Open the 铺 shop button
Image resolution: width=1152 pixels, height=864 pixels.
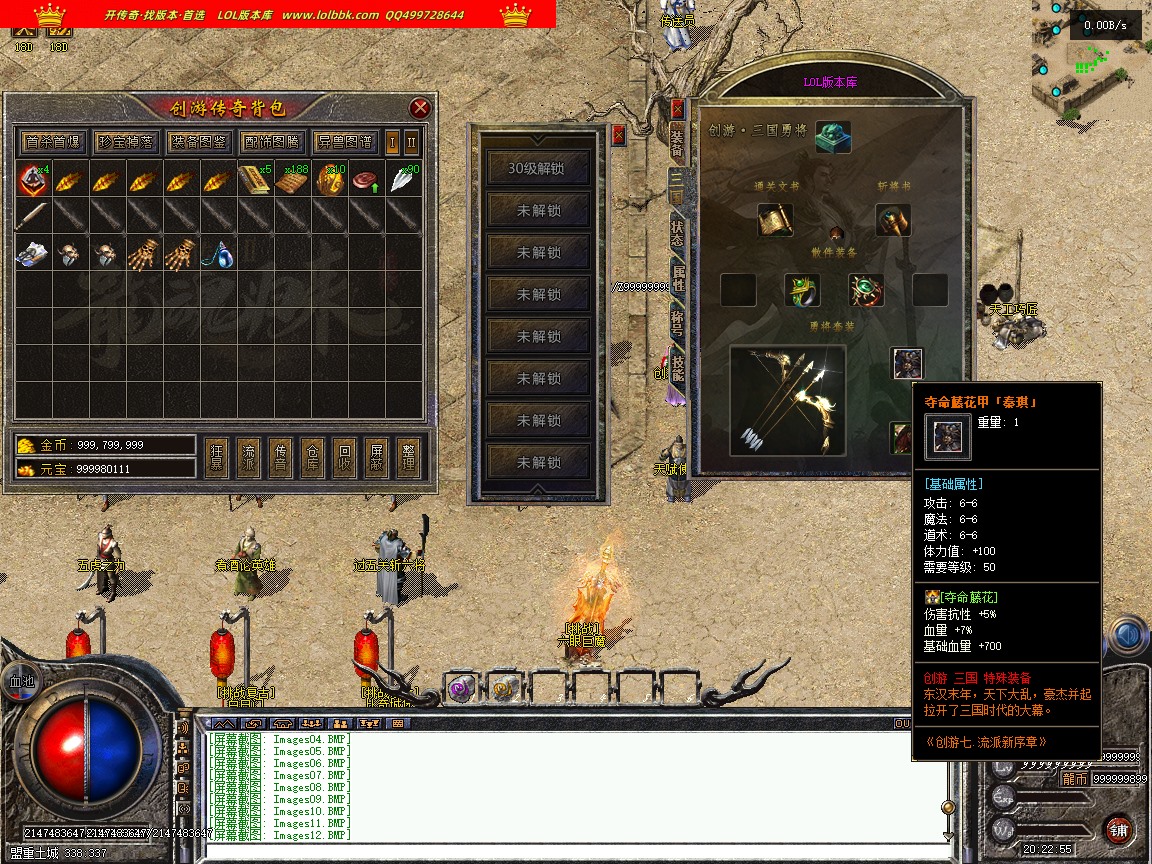(1118, 829)
